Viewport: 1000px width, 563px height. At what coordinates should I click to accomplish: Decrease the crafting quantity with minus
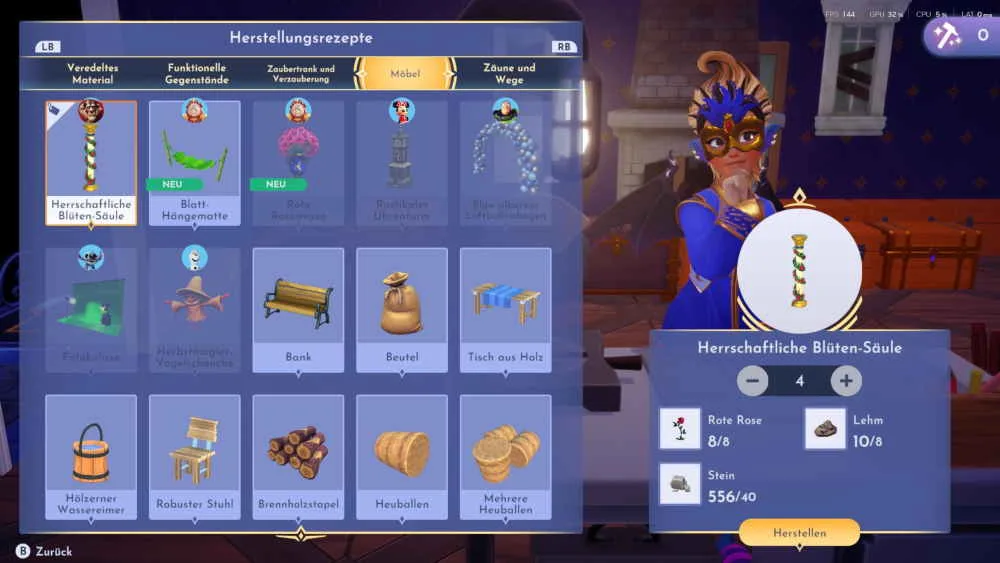(753, 380)
